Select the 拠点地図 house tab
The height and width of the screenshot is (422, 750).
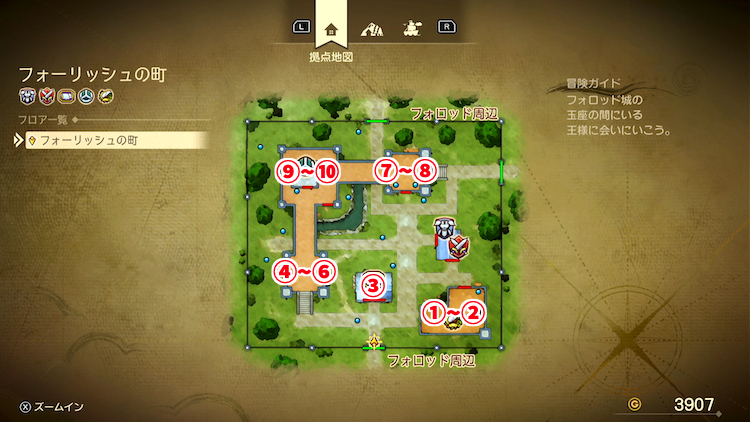(x=331, y=30)
